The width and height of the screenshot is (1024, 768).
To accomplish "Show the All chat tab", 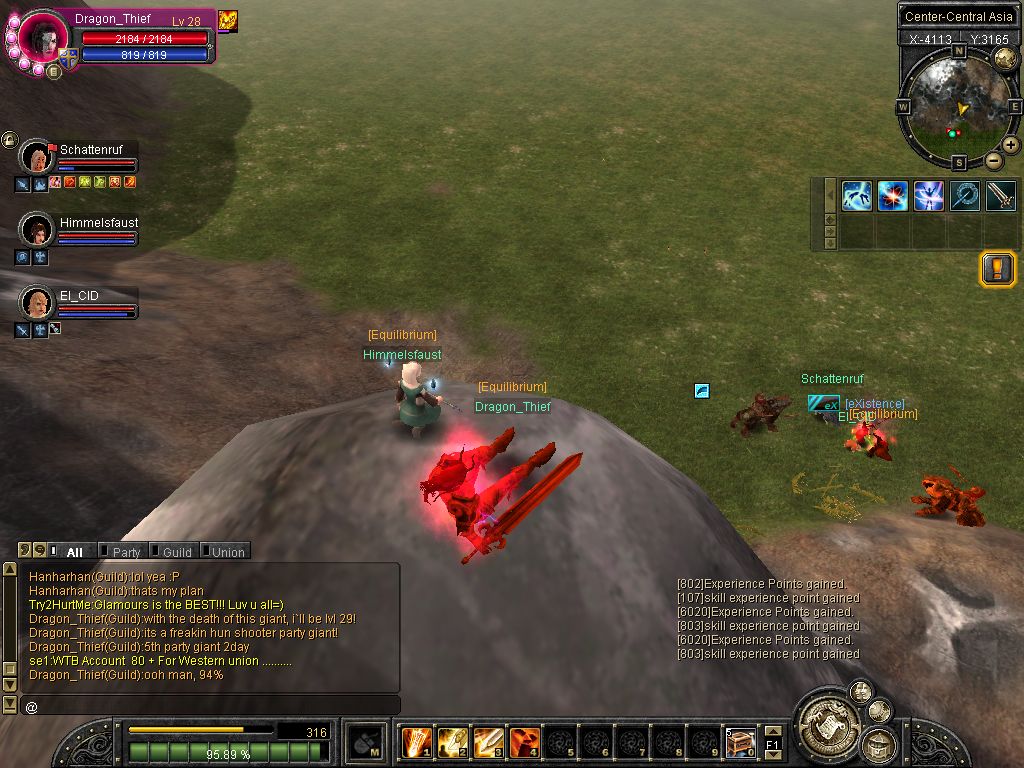I will [74, 552].
